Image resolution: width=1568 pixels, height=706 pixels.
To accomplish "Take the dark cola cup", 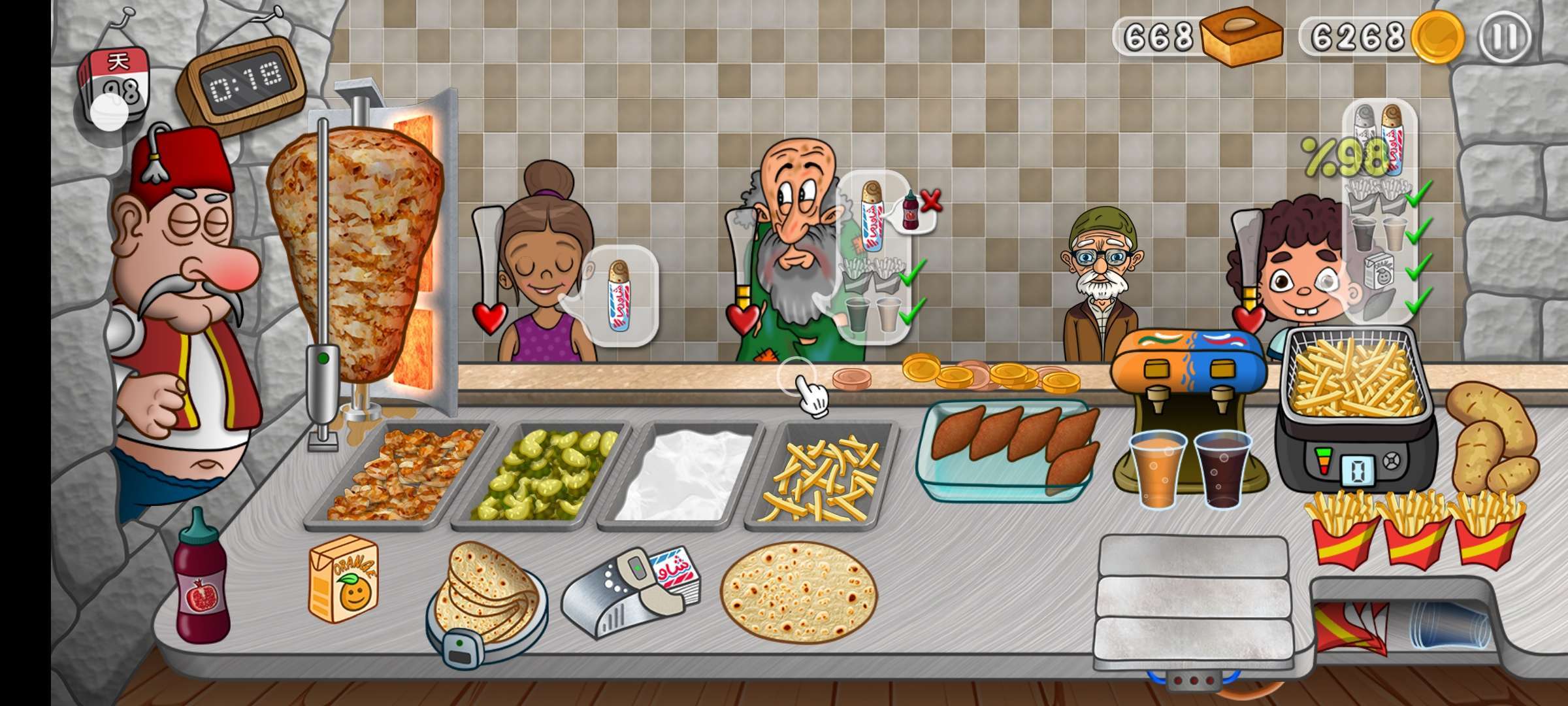I will [1222, 468].
